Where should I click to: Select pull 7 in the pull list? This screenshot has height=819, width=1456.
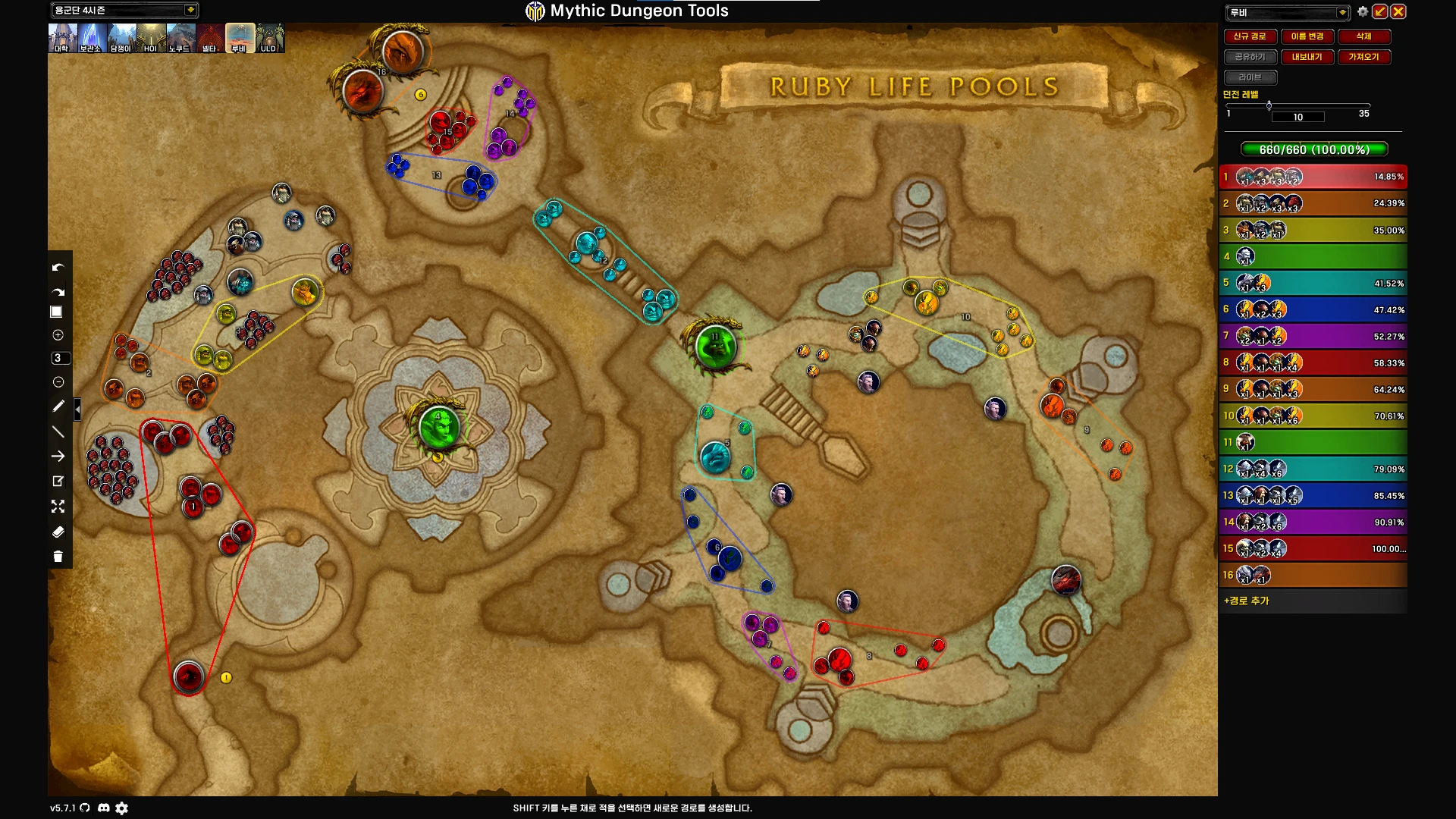point(1313,336)
